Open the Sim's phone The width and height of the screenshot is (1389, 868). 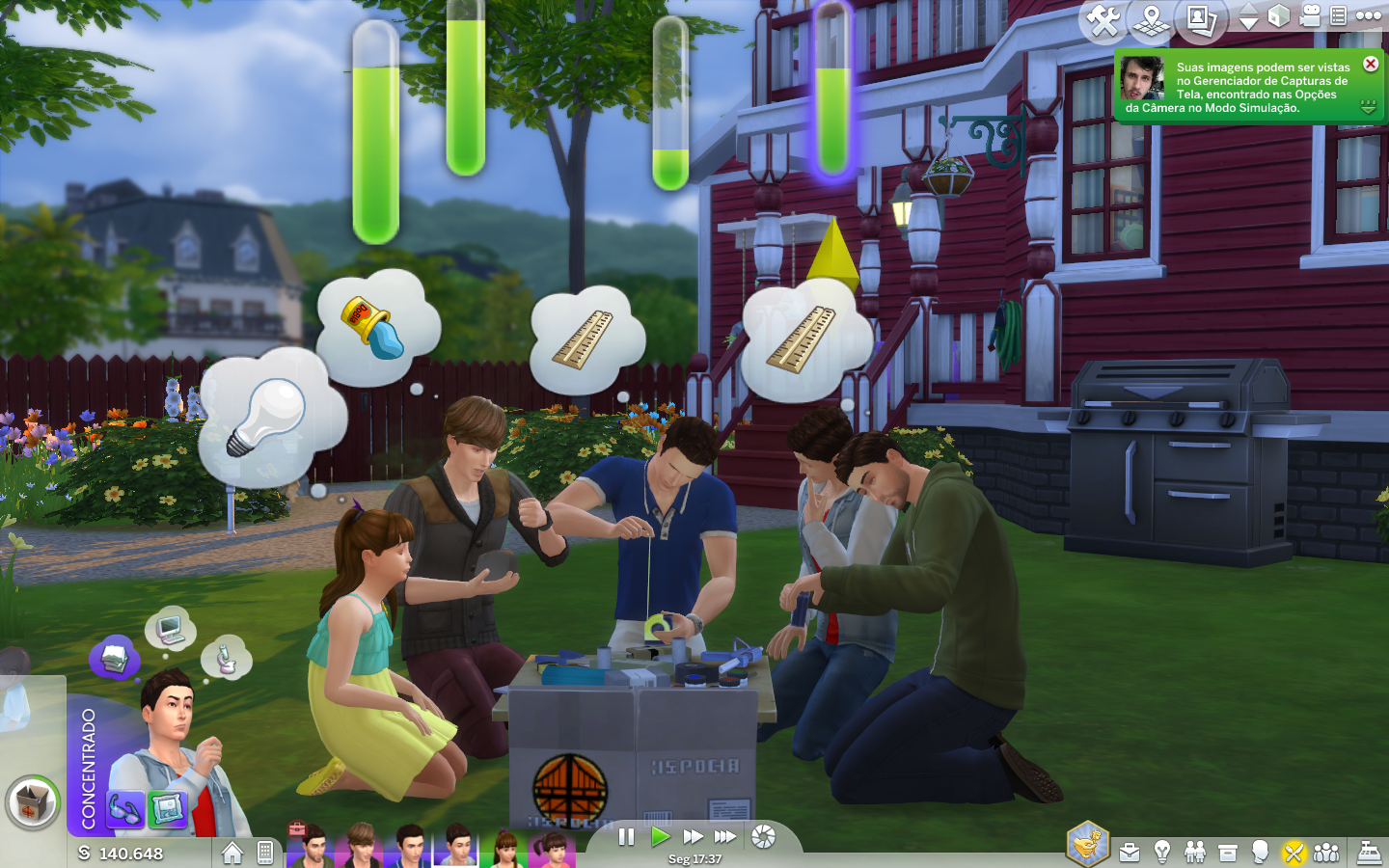[x=265, y=853]
